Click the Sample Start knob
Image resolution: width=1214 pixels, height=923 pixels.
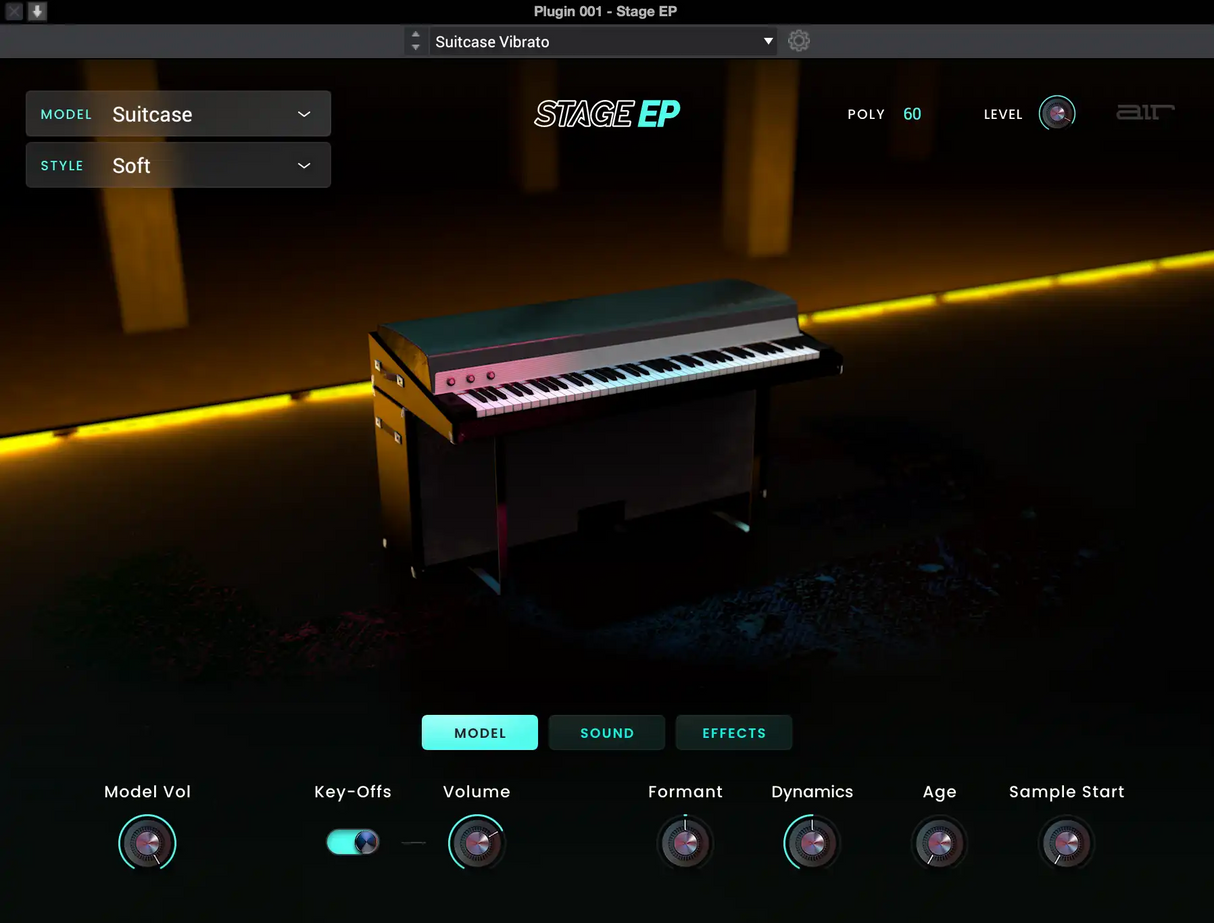1066,842
